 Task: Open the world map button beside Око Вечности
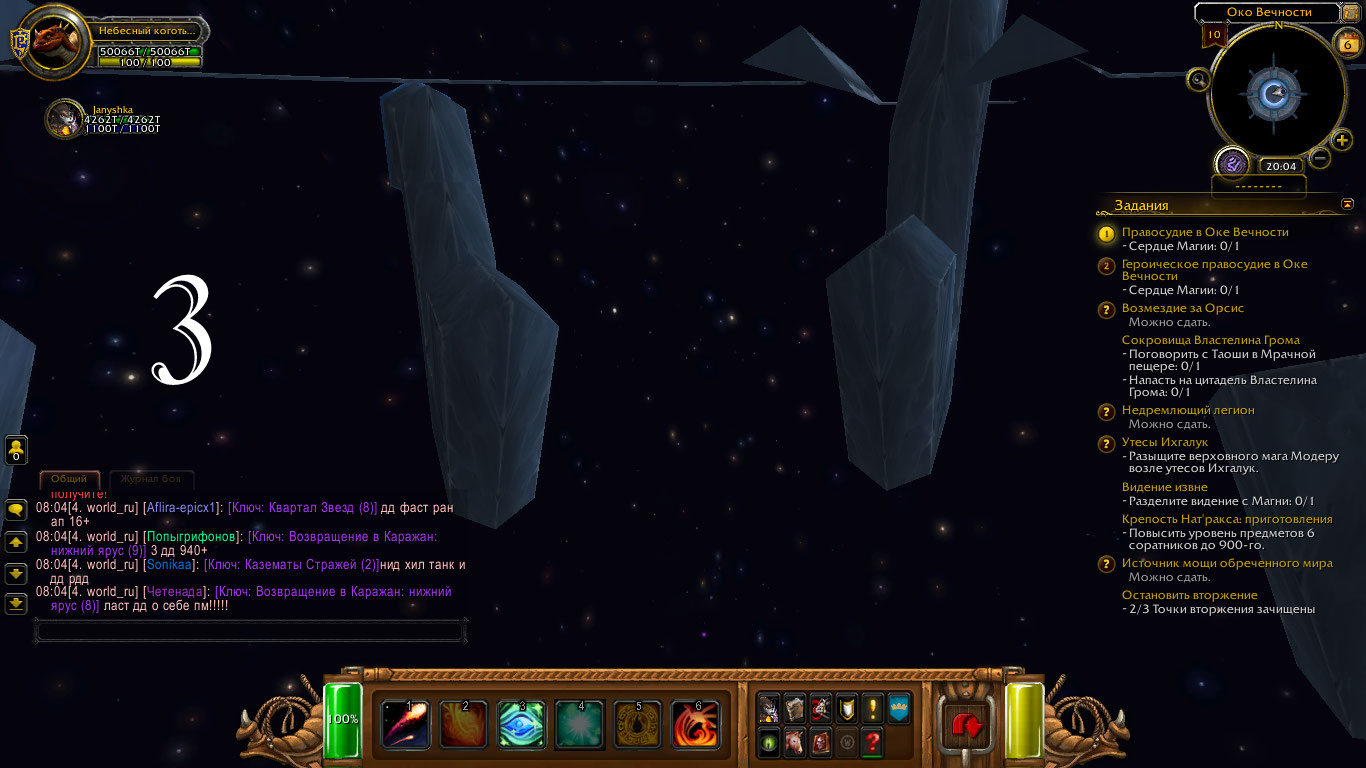pyautogui.click(x=1352, y=12)
